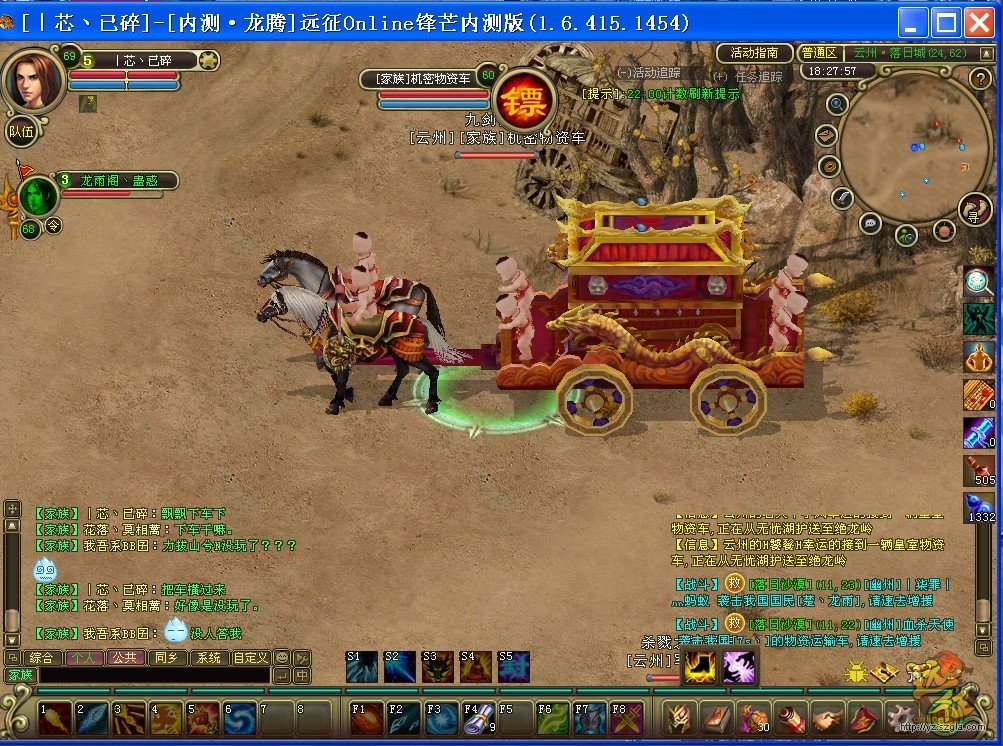1003x746 pixels.
Task: Open the gear settings icon
Action: (x=901, y=718)
